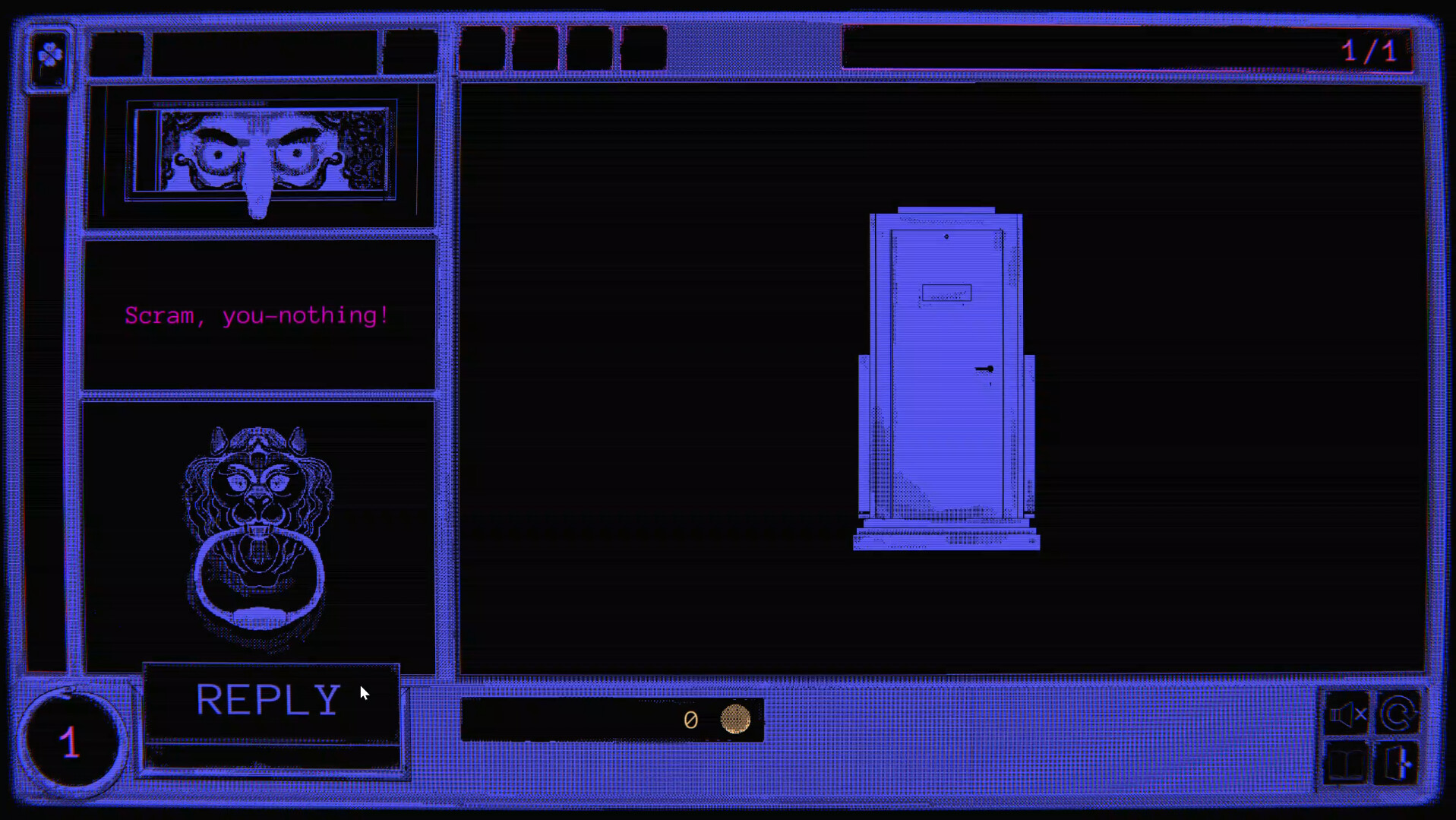Click the coin offer slider handle

coord(734,720)
